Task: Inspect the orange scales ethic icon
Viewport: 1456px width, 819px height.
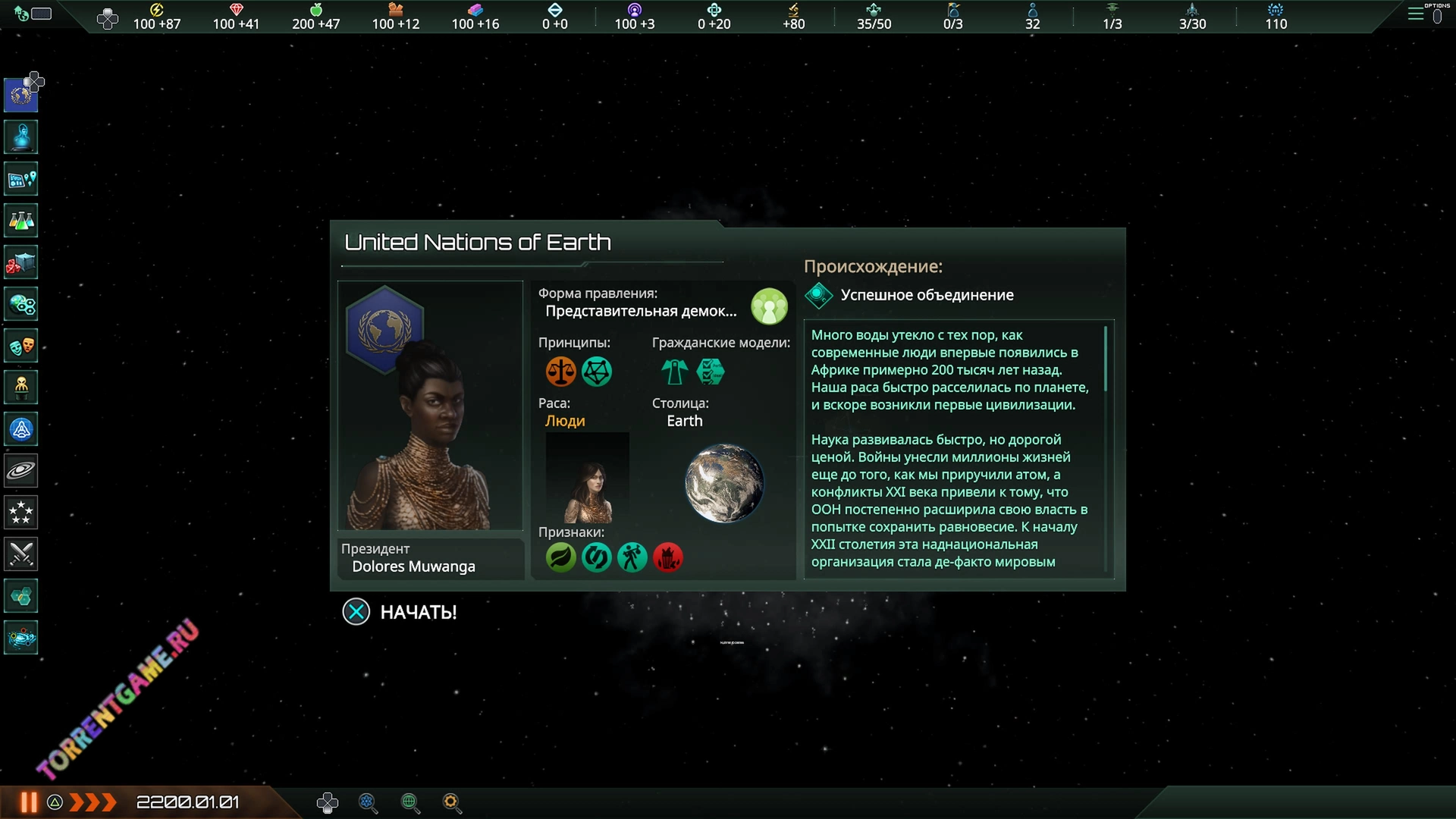Action: tap(561, 372)
